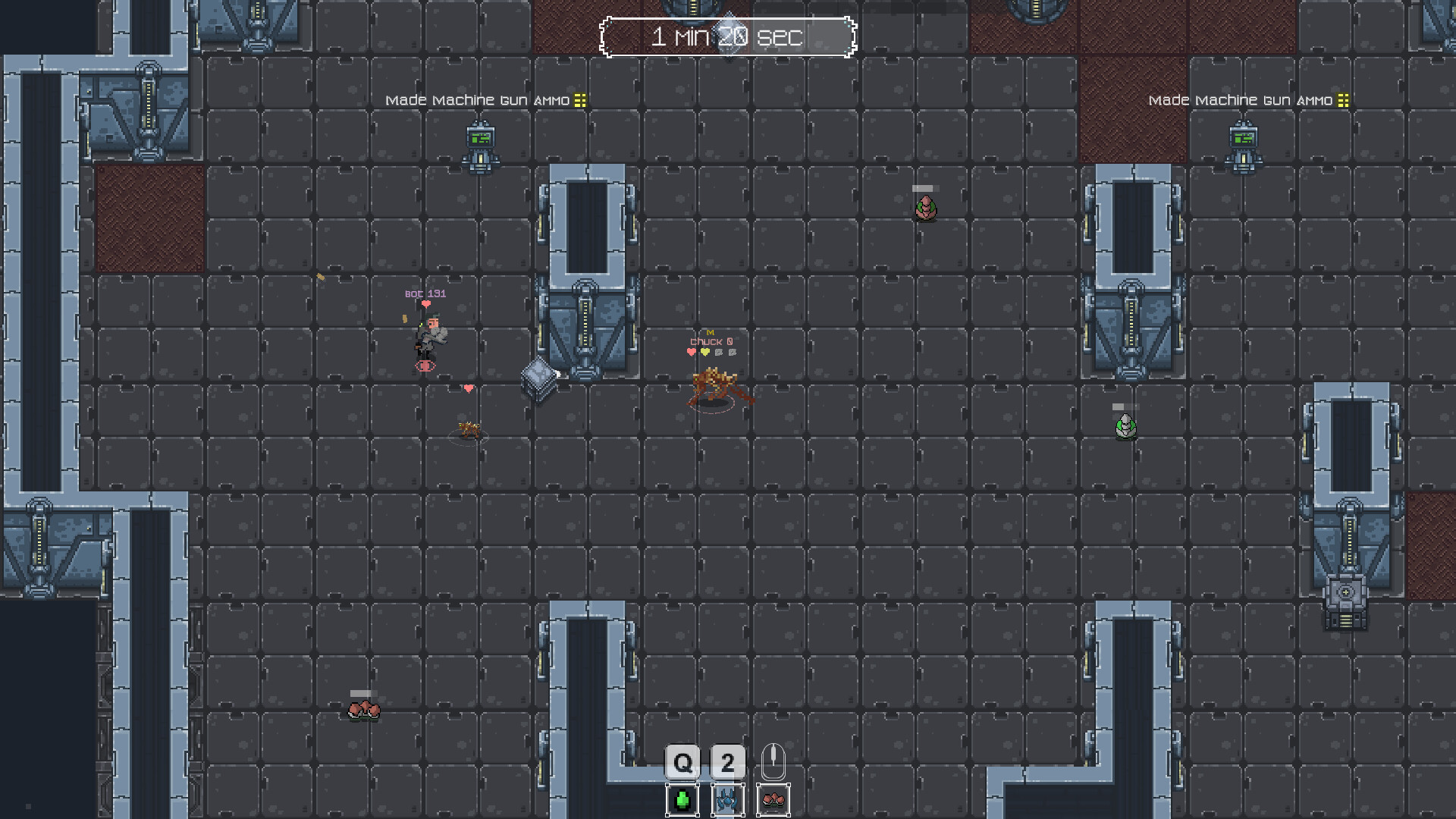Click the Q key indicator above the hotbar
Screen dimensions: 1456x819
point(682,763)
